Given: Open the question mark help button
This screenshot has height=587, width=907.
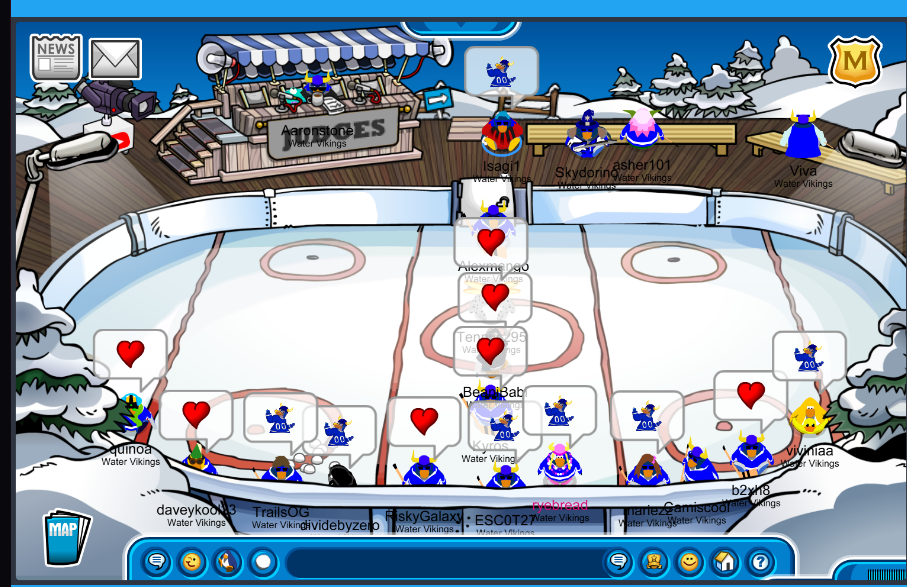Looking at the screenshot, I should pyautogui.click(x=759, y=562).
